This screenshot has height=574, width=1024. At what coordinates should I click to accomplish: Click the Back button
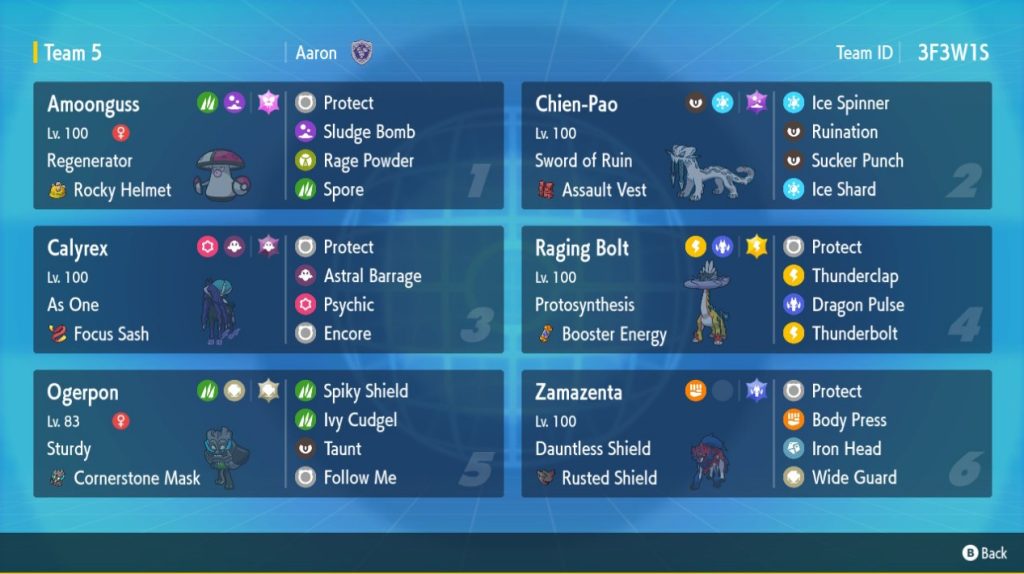(984, 553)
